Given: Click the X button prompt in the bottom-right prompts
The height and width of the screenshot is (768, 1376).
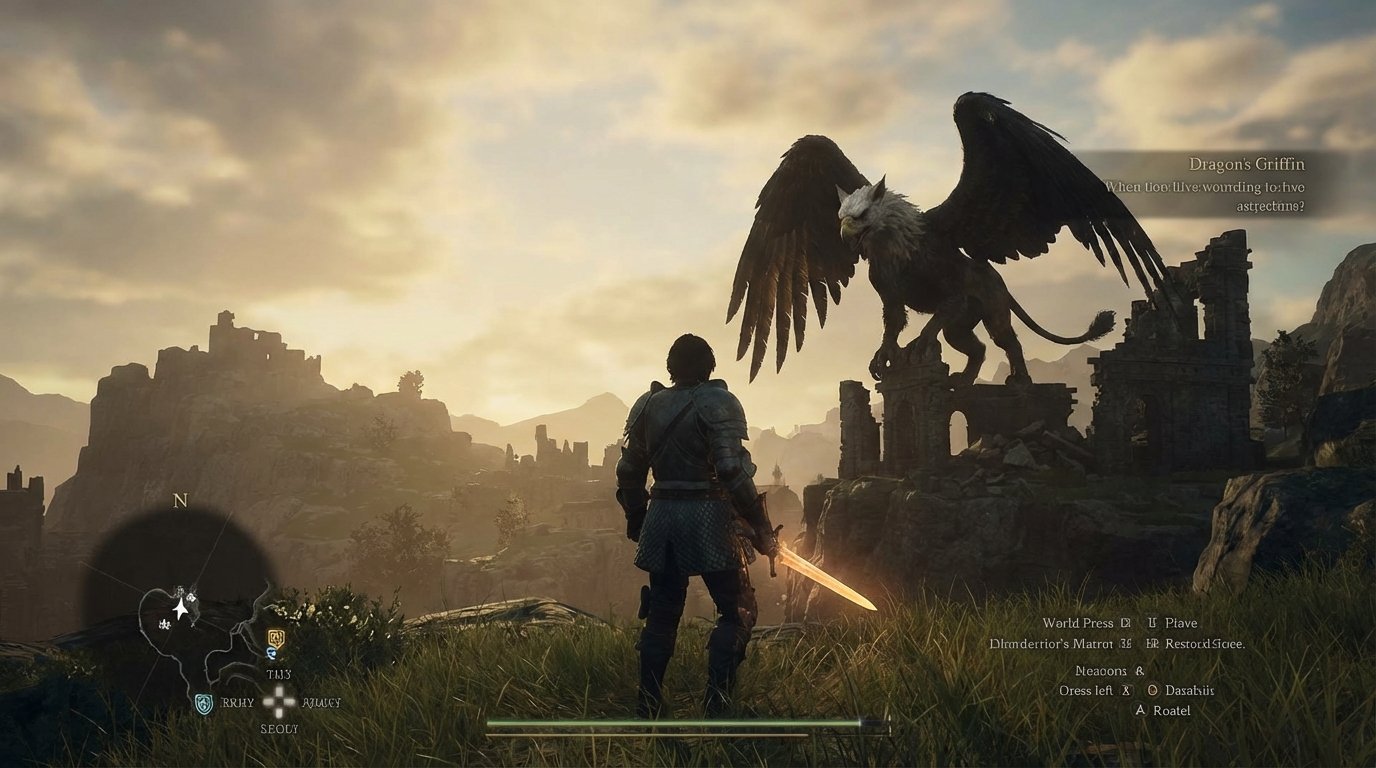Looking at the screenshot, I should click(1125, 691).
